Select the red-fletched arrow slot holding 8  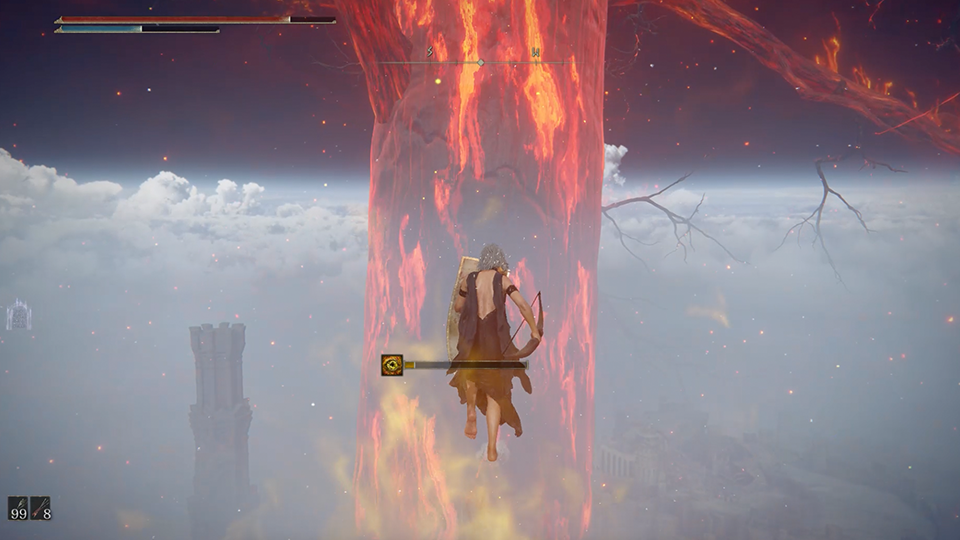coord(40,508)
